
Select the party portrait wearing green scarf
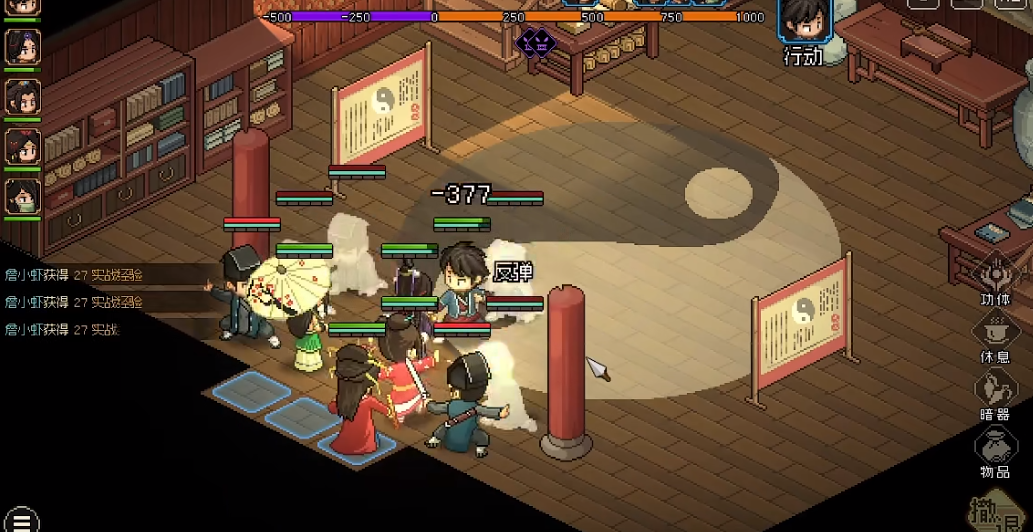(x=22, y=196)
